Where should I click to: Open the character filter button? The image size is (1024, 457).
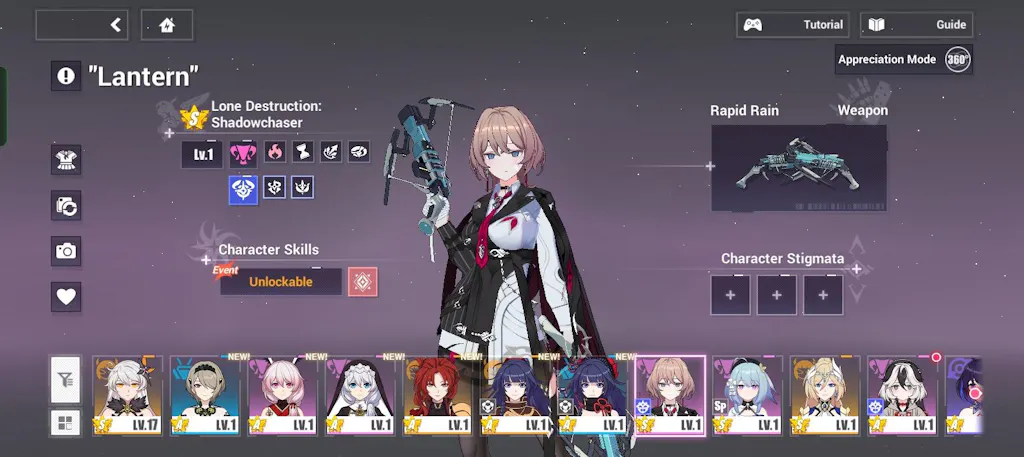click(66, 379)
